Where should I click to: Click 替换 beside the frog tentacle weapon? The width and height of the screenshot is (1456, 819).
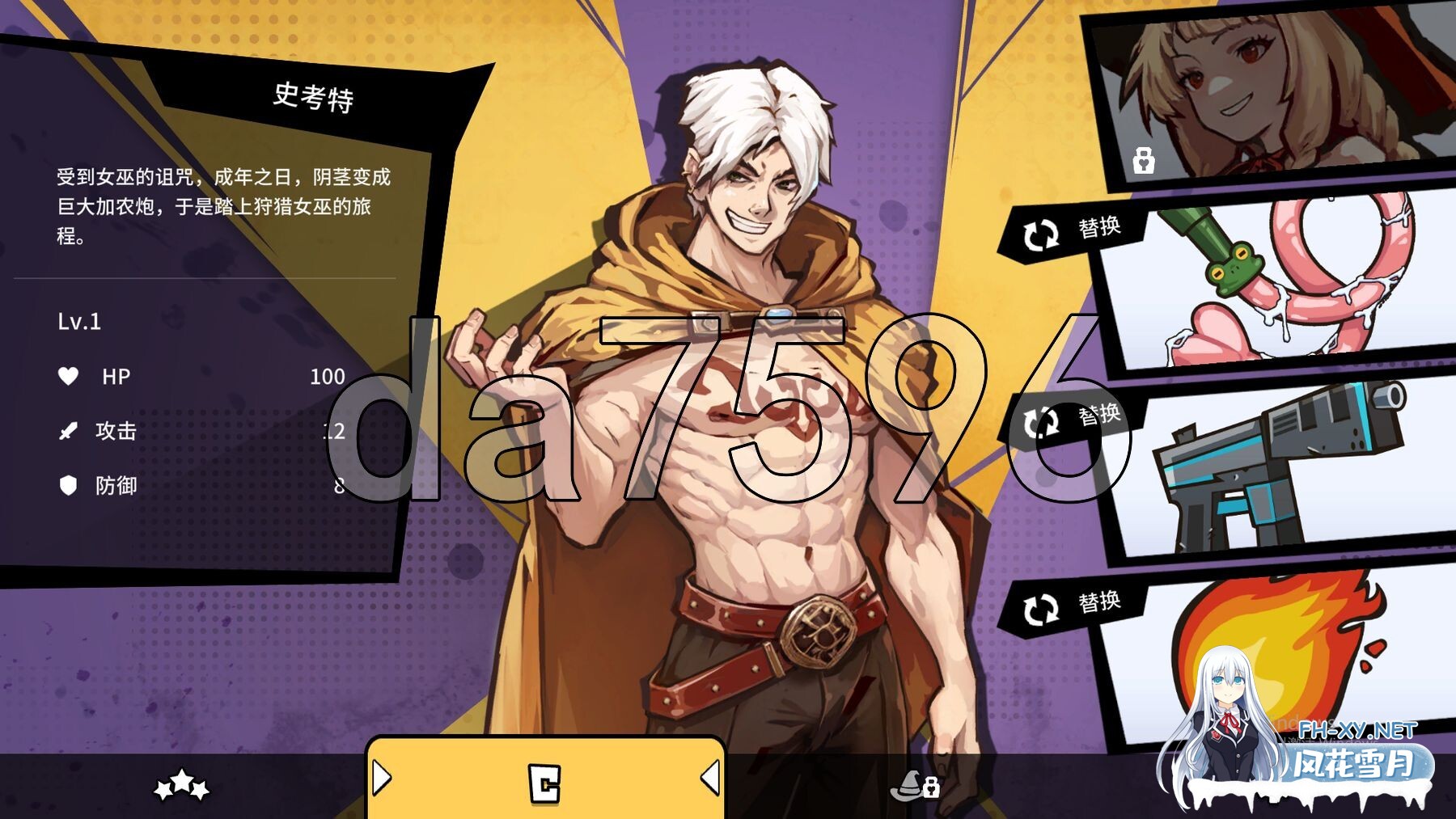[x=1073, y=232]
